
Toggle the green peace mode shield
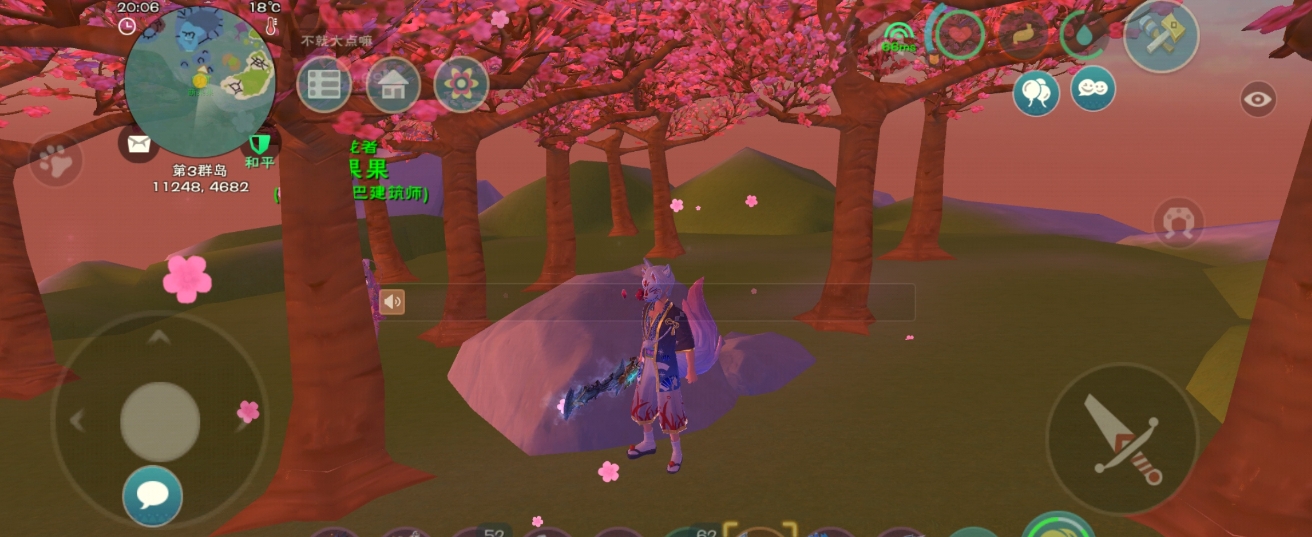coord(260,144)
